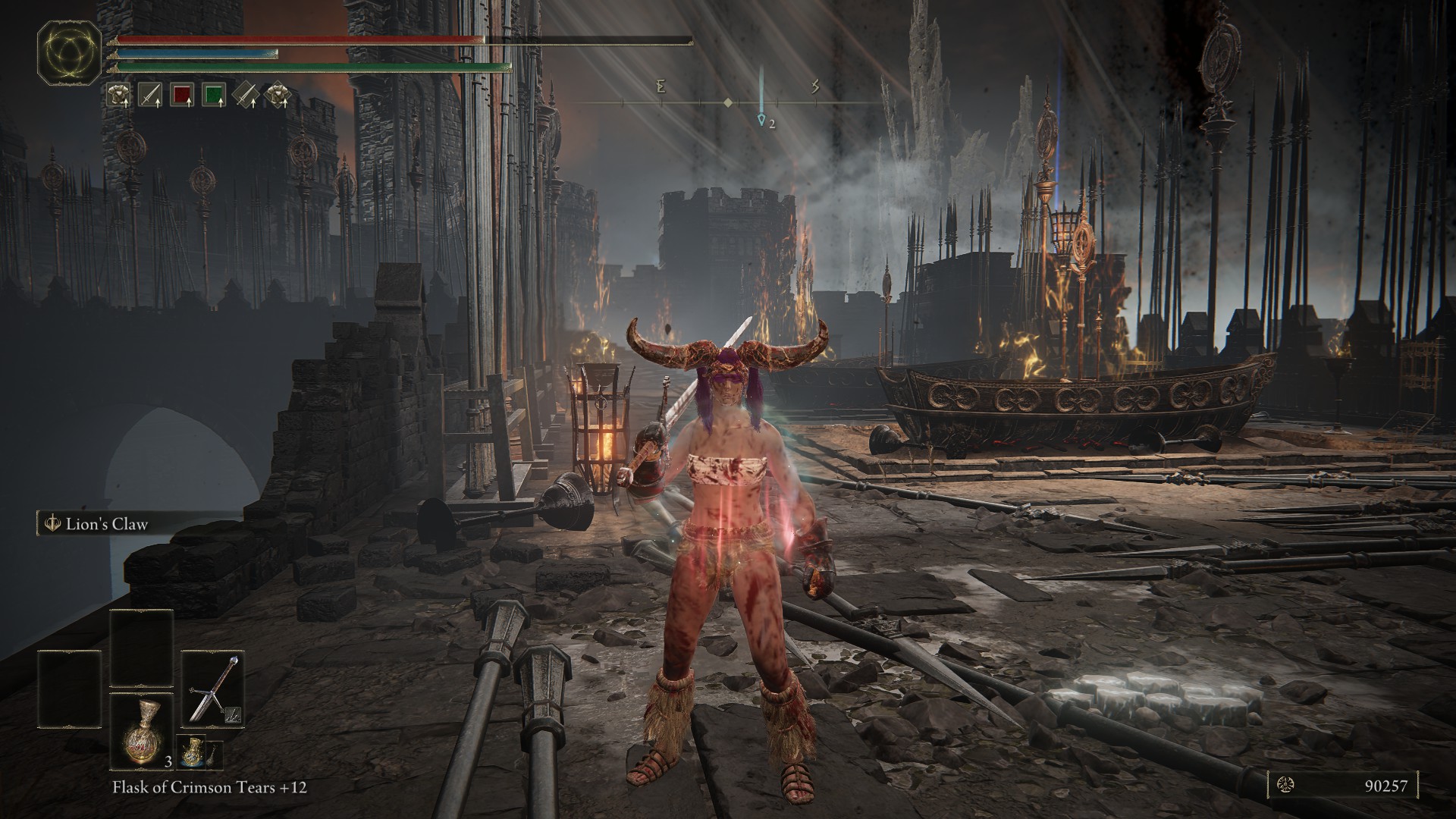Inspect the green square buff icon
Image resolution: width=1456 pixels, height=819 pixels.
(x=215, y=94)
